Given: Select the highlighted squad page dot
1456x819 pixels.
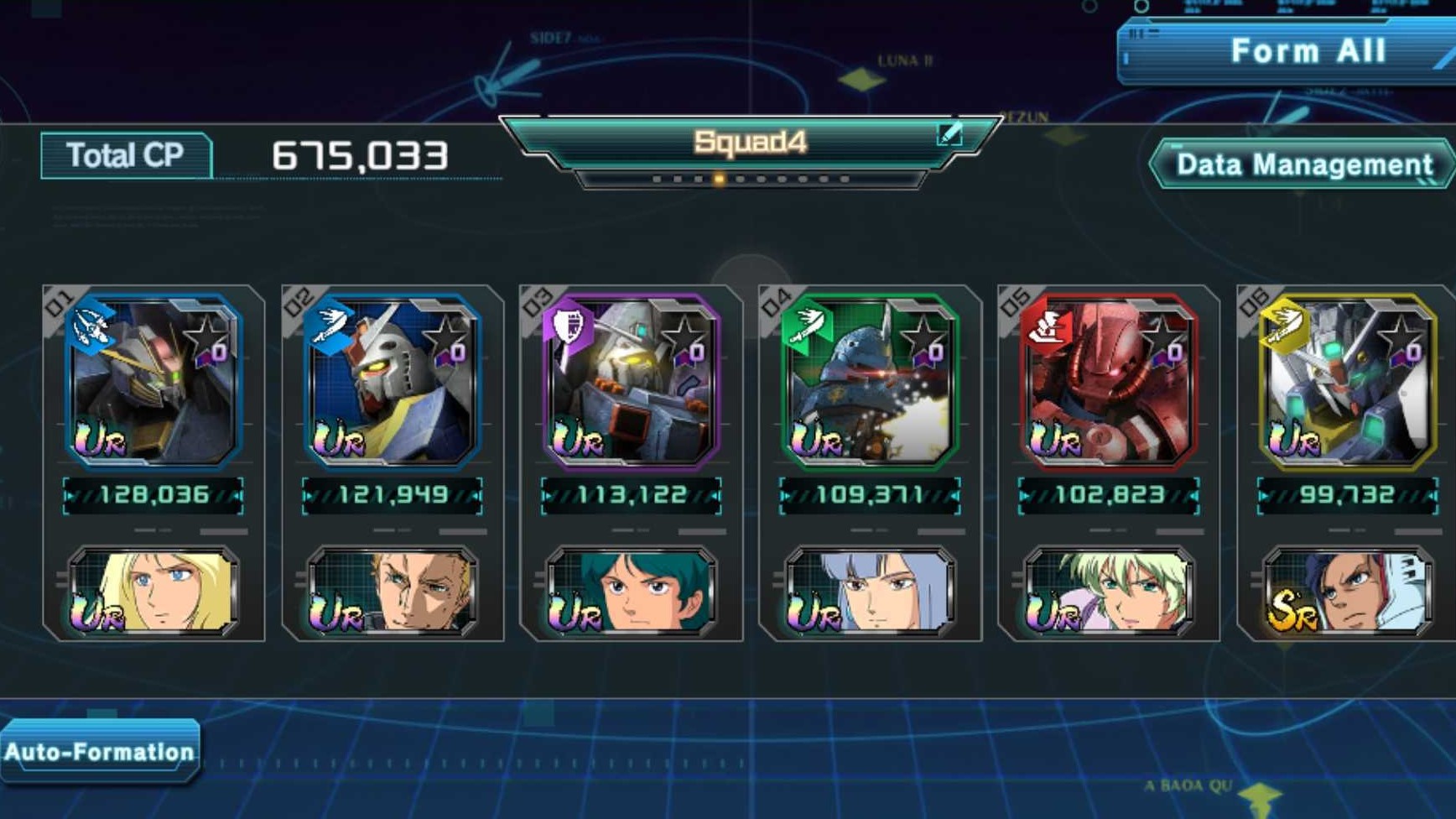Looking at the screenshot, I should coord(720,178).
